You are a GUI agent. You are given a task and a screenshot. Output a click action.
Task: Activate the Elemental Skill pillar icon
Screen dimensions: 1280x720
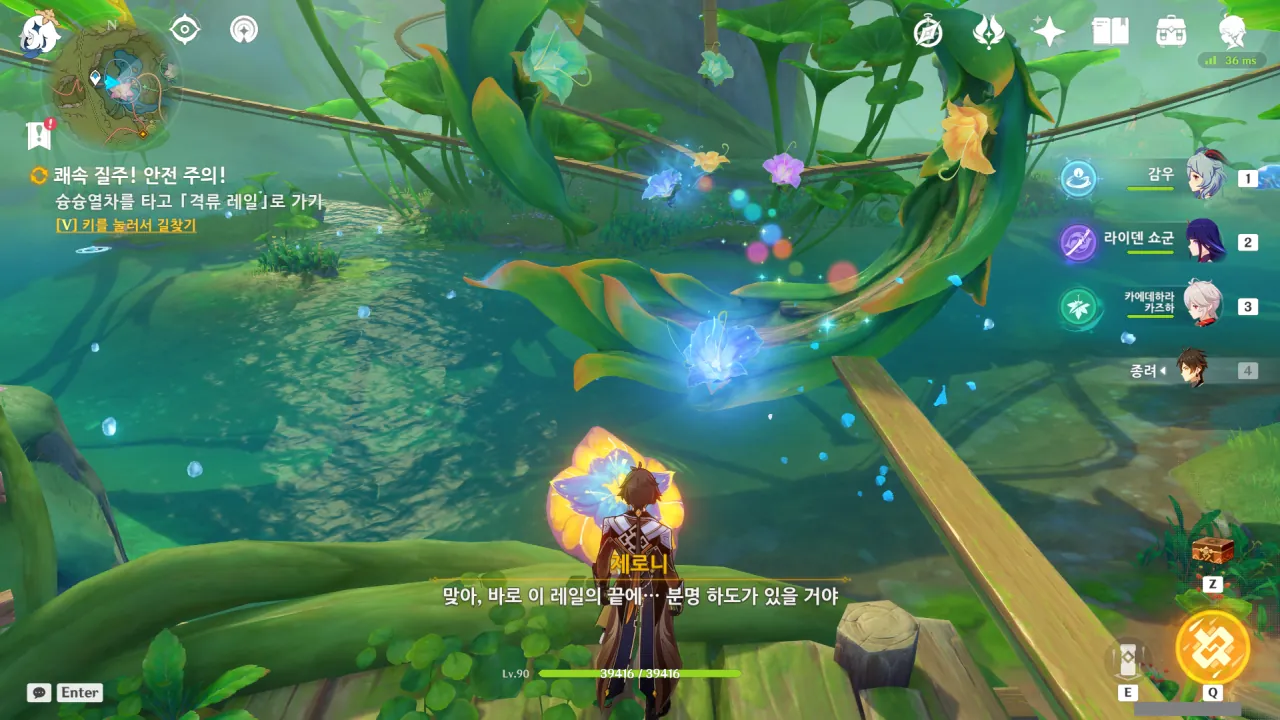coord(1128,660)
